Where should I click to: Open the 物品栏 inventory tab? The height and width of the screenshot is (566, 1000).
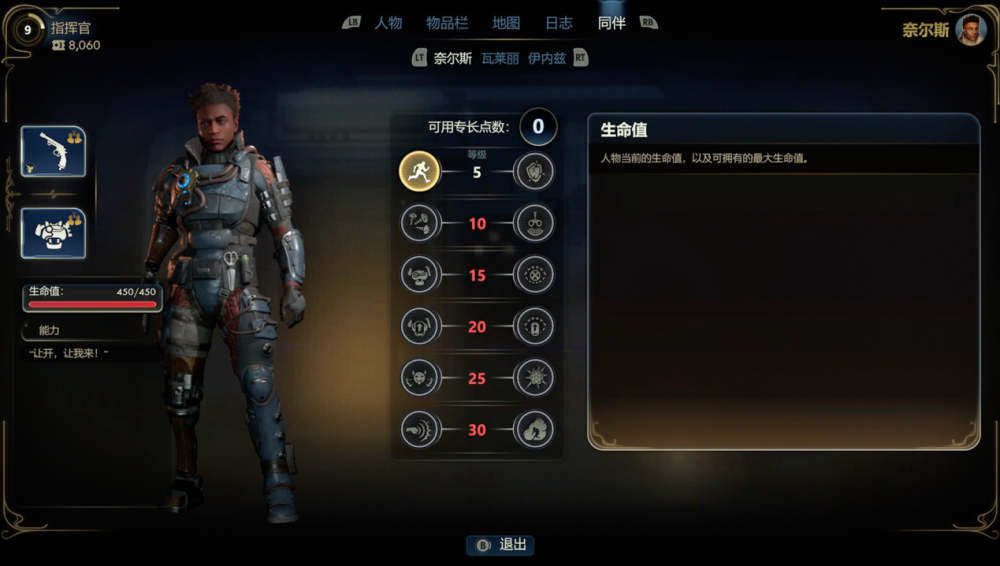pyautogui.click(x=447, y=23)
